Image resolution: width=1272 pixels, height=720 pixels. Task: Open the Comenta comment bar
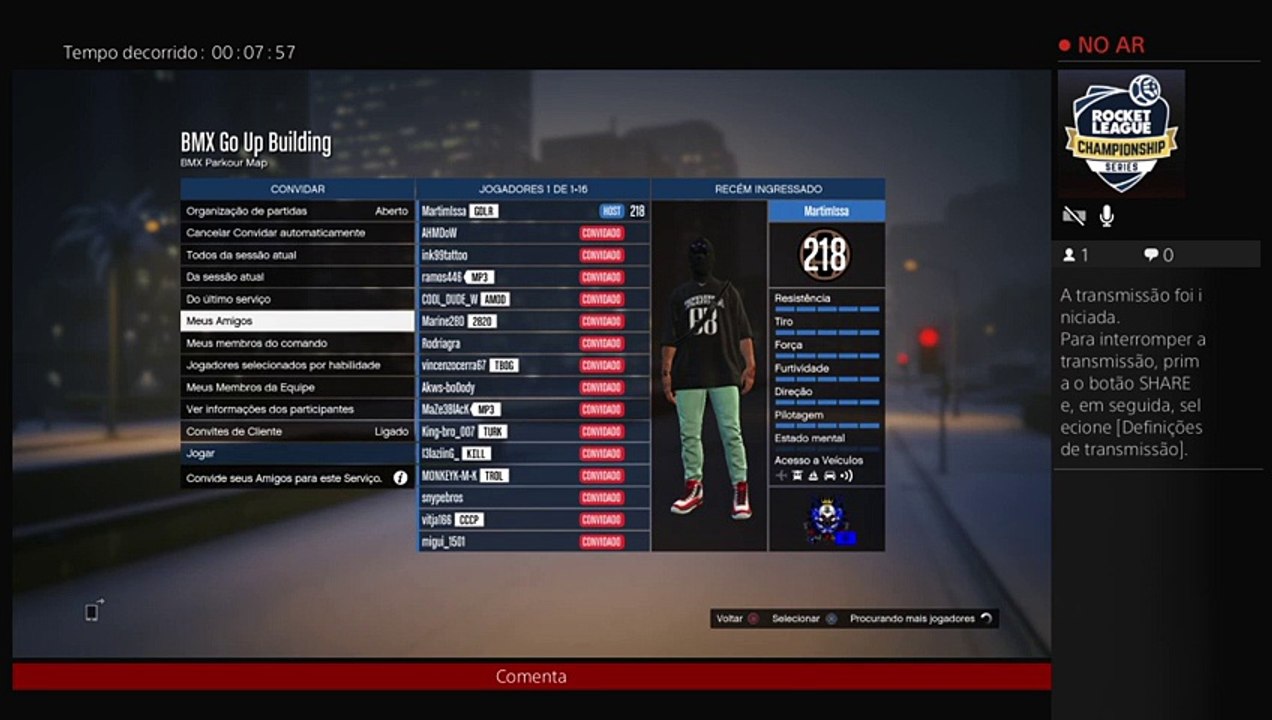(531, 676)
